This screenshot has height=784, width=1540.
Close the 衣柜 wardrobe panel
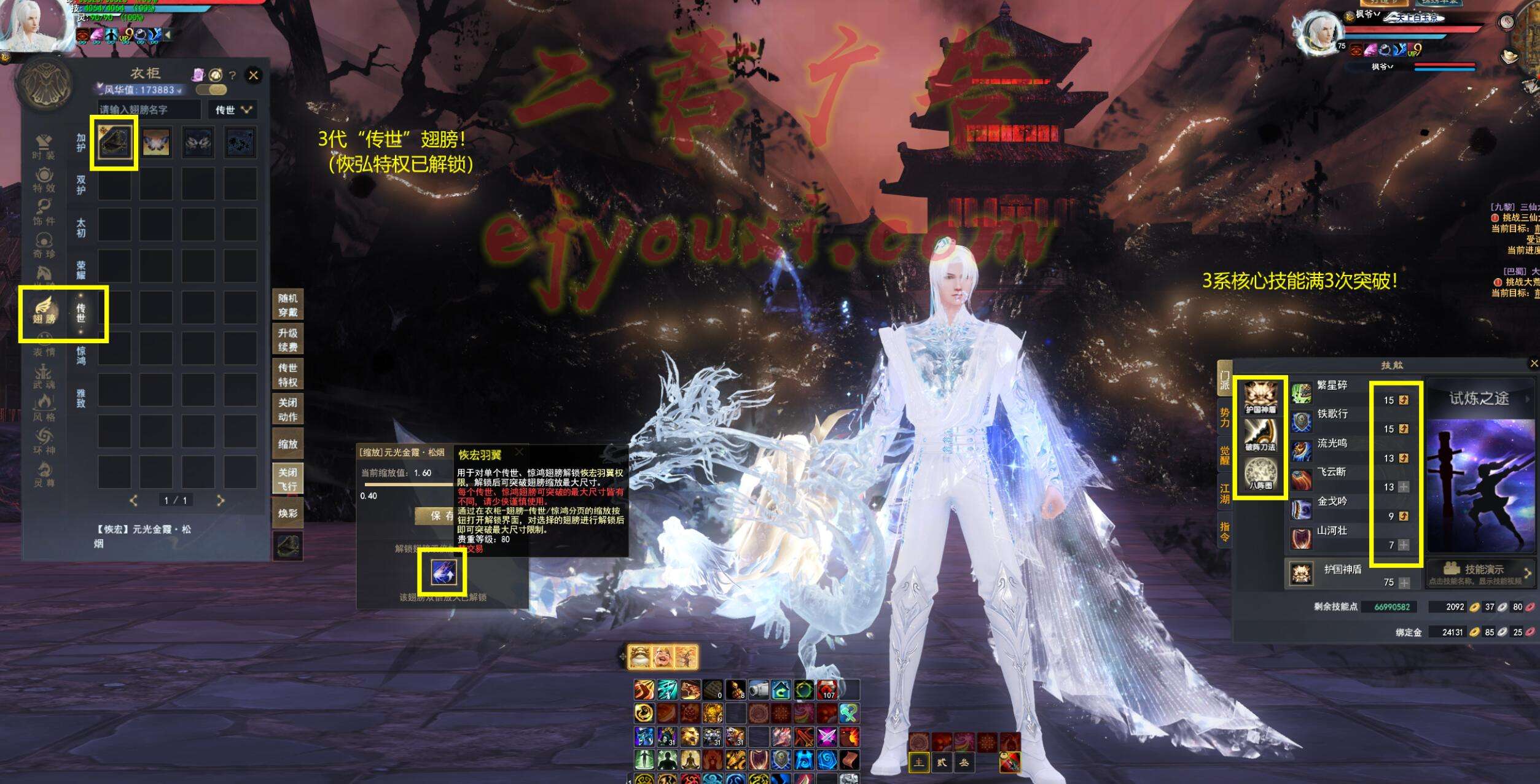[253, 76]
